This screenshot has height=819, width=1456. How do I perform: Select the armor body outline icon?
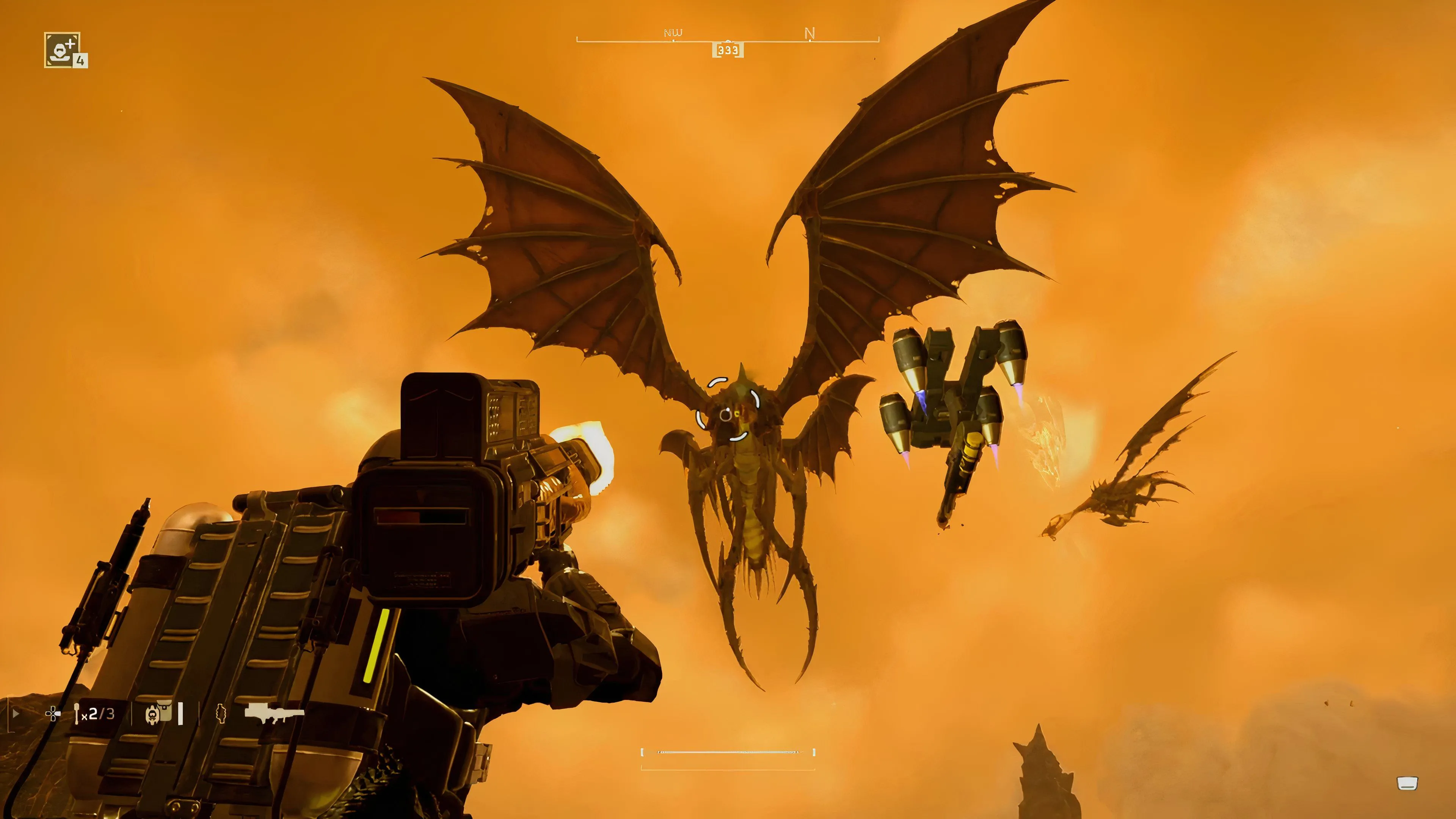pos(221,714)
